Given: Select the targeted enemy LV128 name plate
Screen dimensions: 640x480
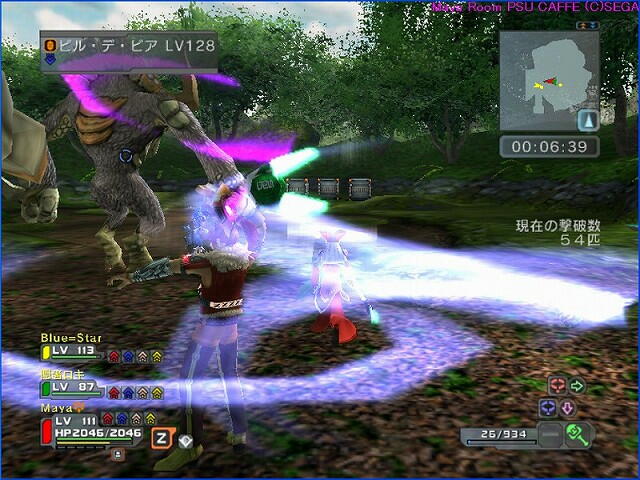Looking at the screenshot, I should (x=128, y=46).
